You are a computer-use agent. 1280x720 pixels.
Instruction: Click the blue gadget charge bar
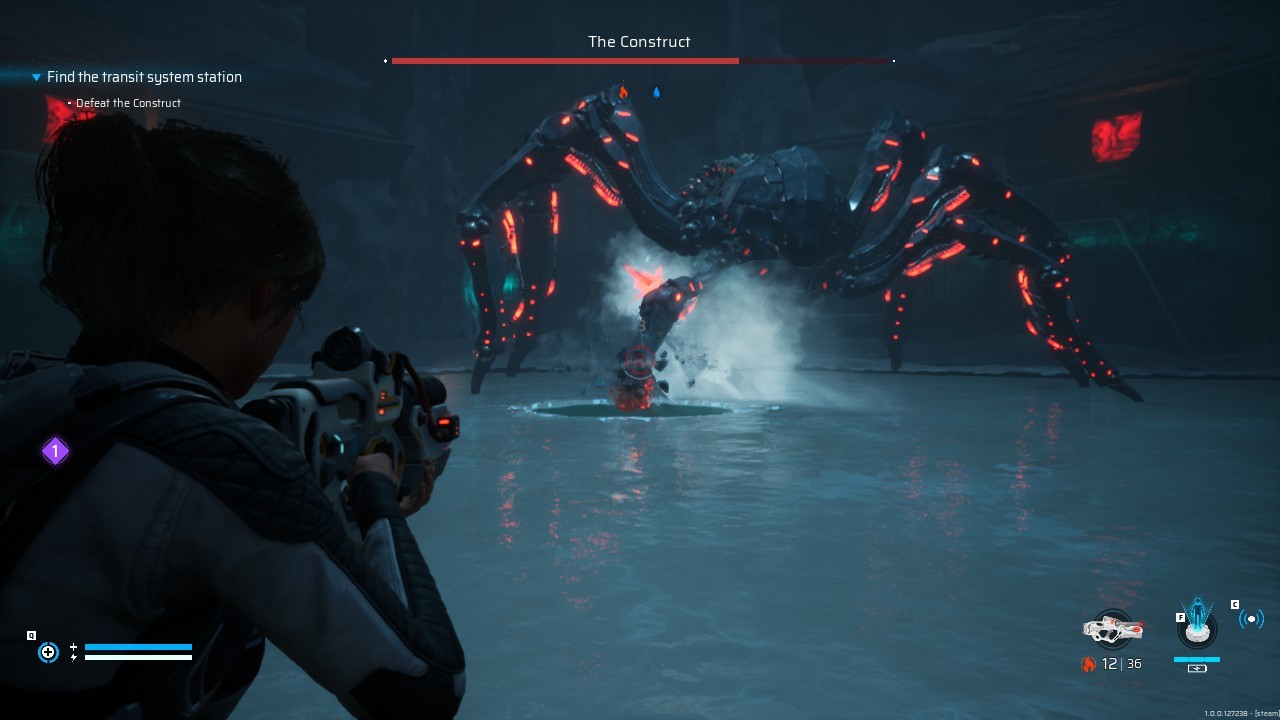click(1197, 657)
